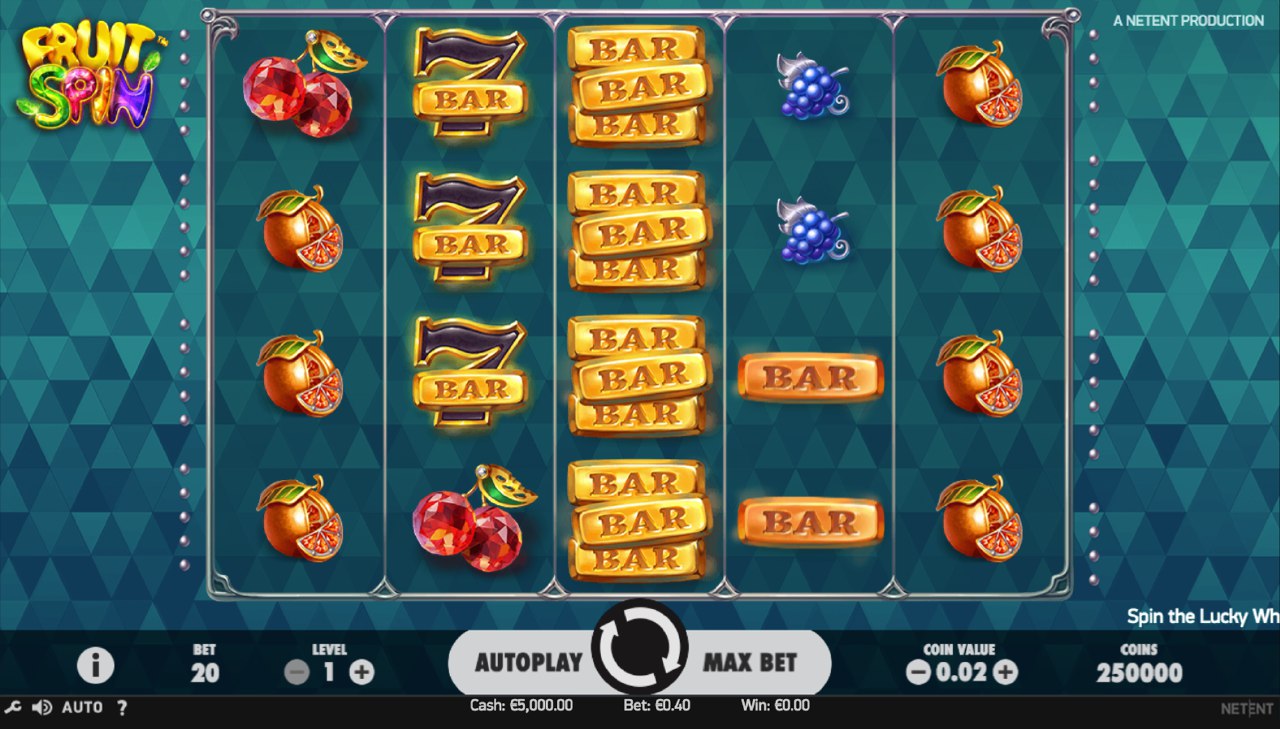1280x729 pixels.
Task: Show help via the question mark
Action: tap(122, 707)
